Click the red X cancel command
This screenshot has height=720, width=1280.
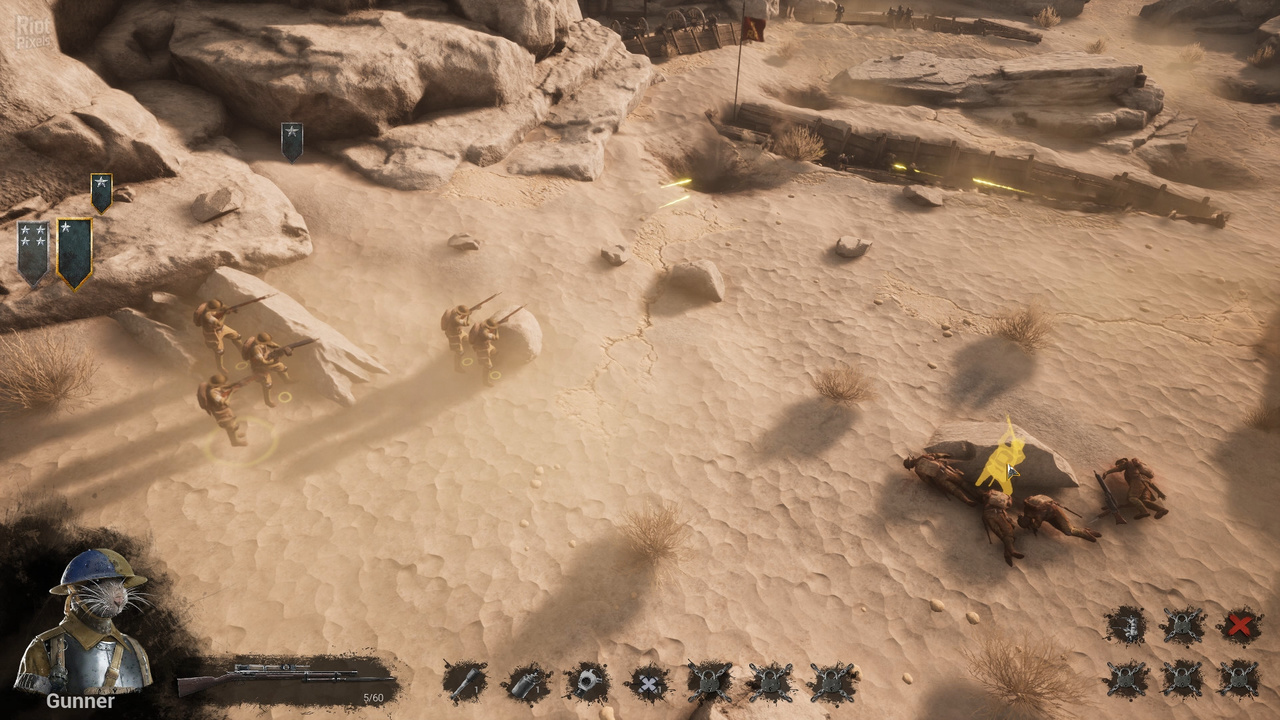click(1239, 626)
